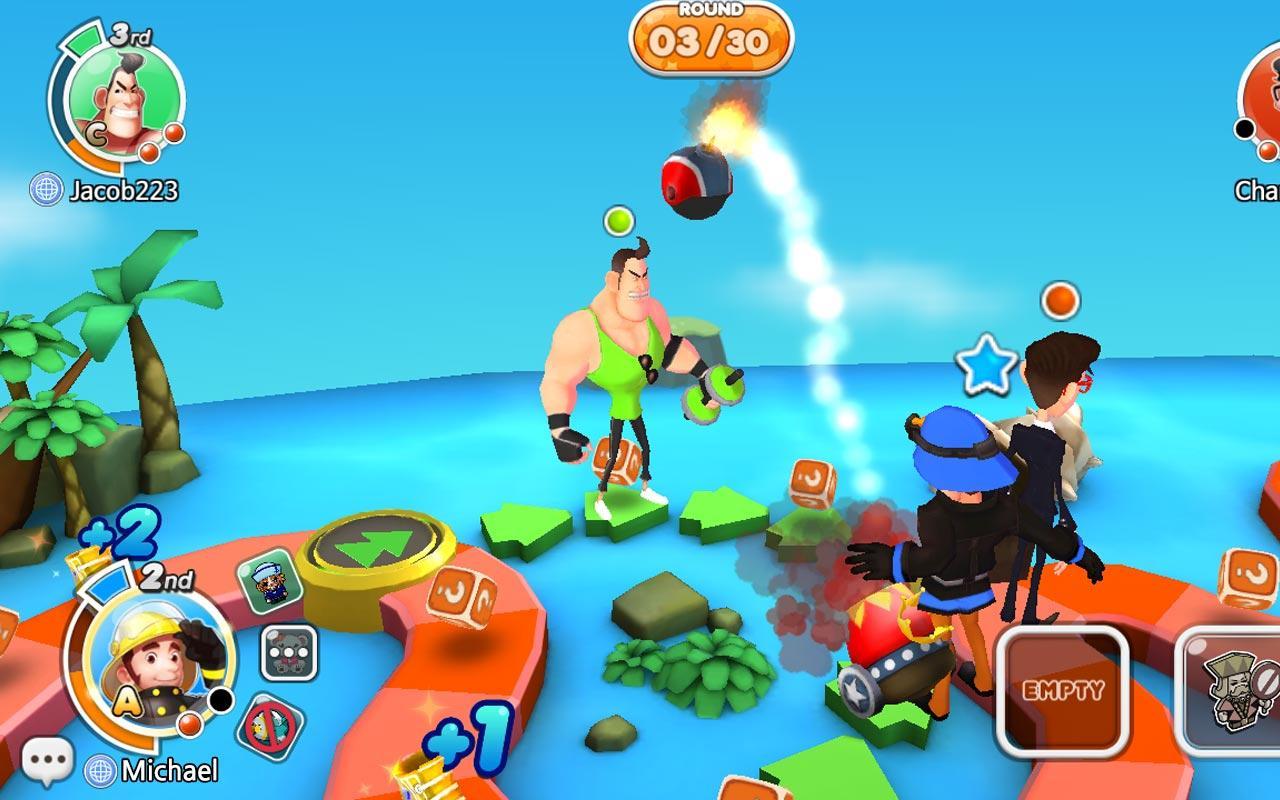This screenshot has height=800, width=1280.
Task: Select the sailor character item icon
Action: (269, 583)
